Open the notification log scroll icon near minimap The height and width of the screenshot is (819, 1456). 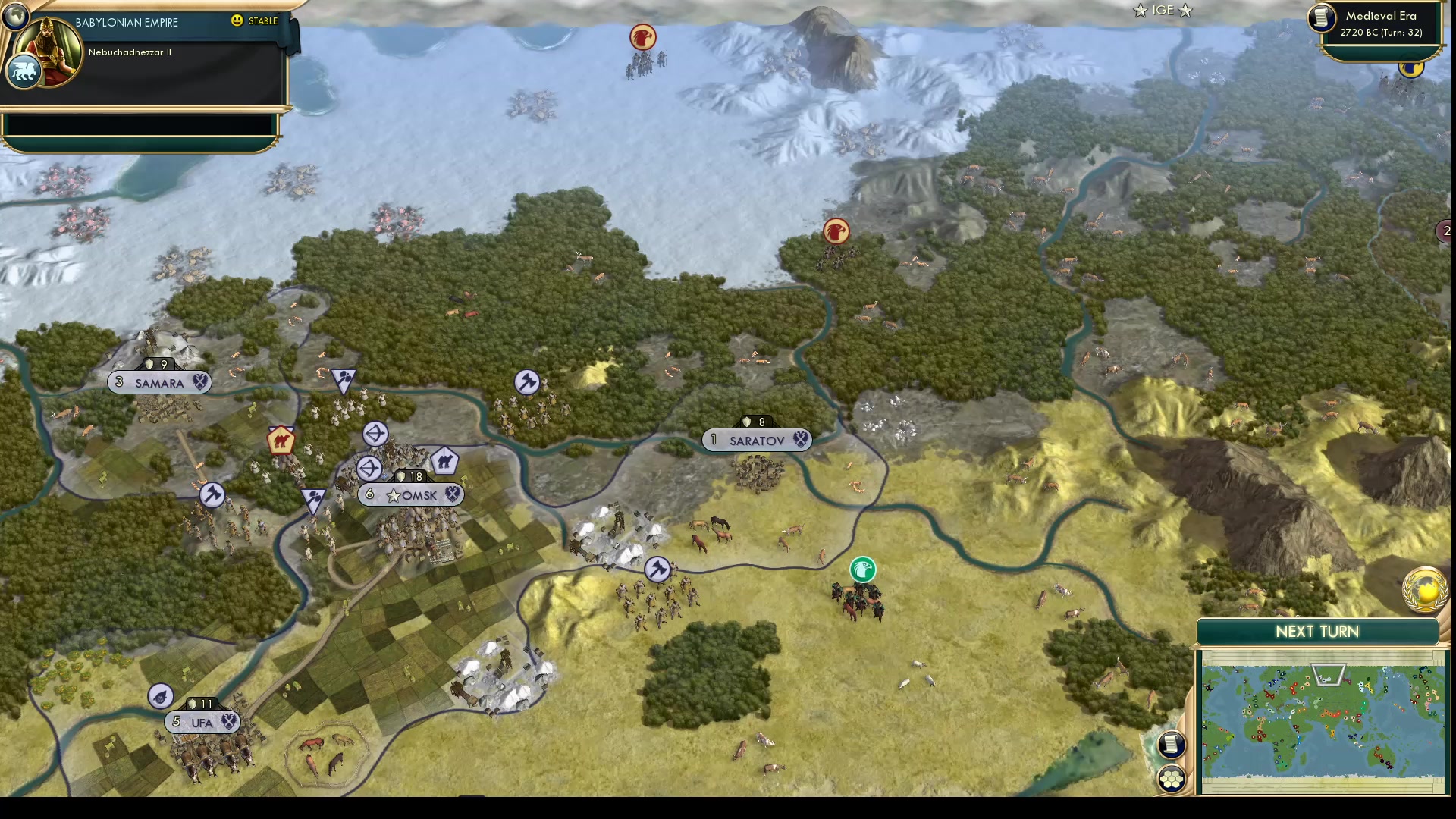point(1172,744)
